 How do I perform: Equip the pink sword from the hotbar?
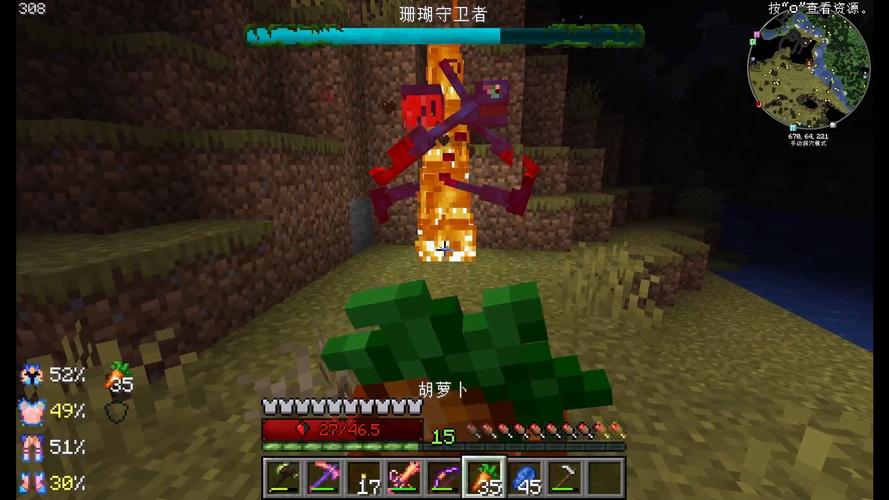pos(404,477)
